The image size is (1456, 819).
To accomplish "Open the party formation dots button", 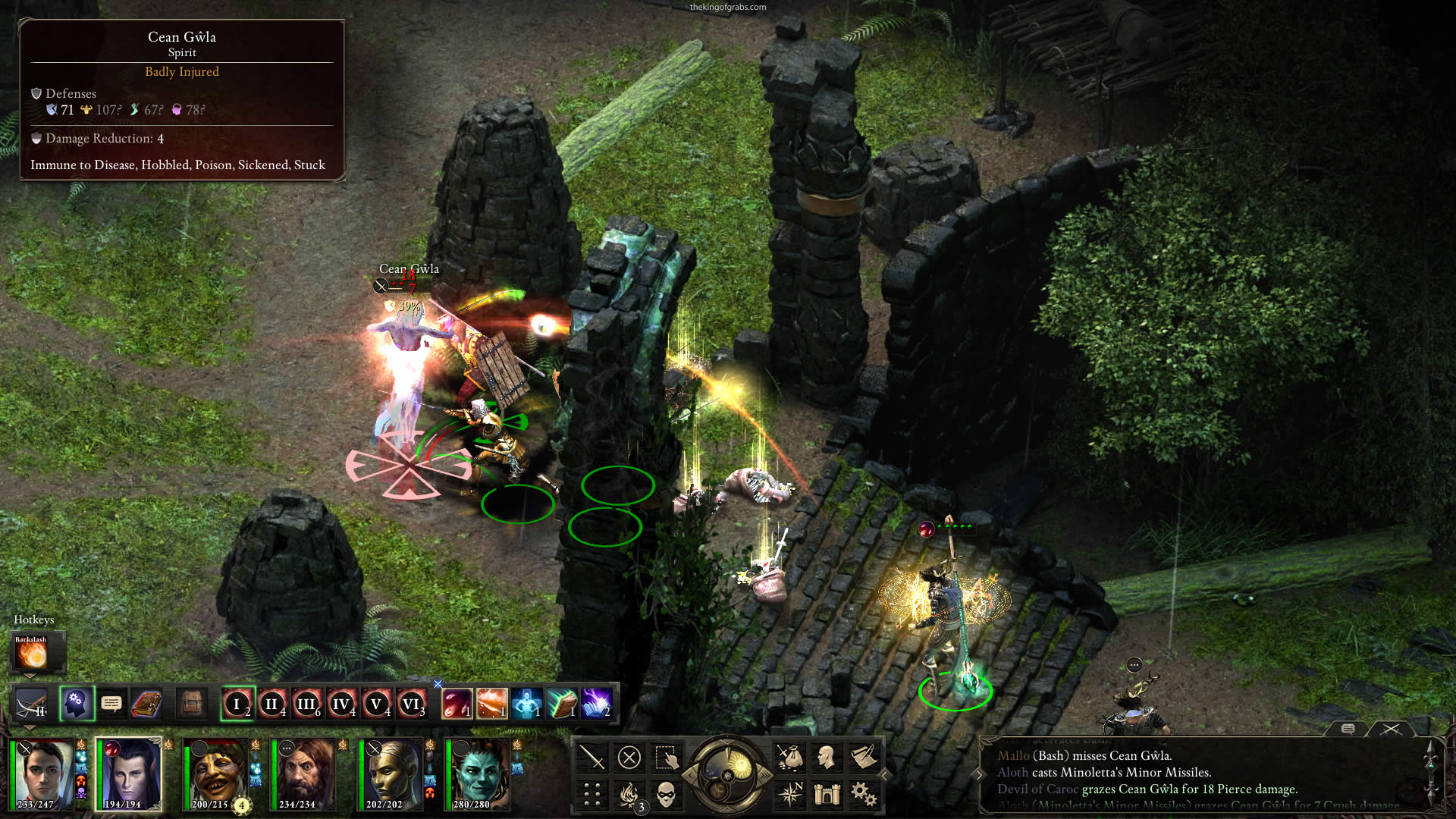I will click(x=592, y=794).
